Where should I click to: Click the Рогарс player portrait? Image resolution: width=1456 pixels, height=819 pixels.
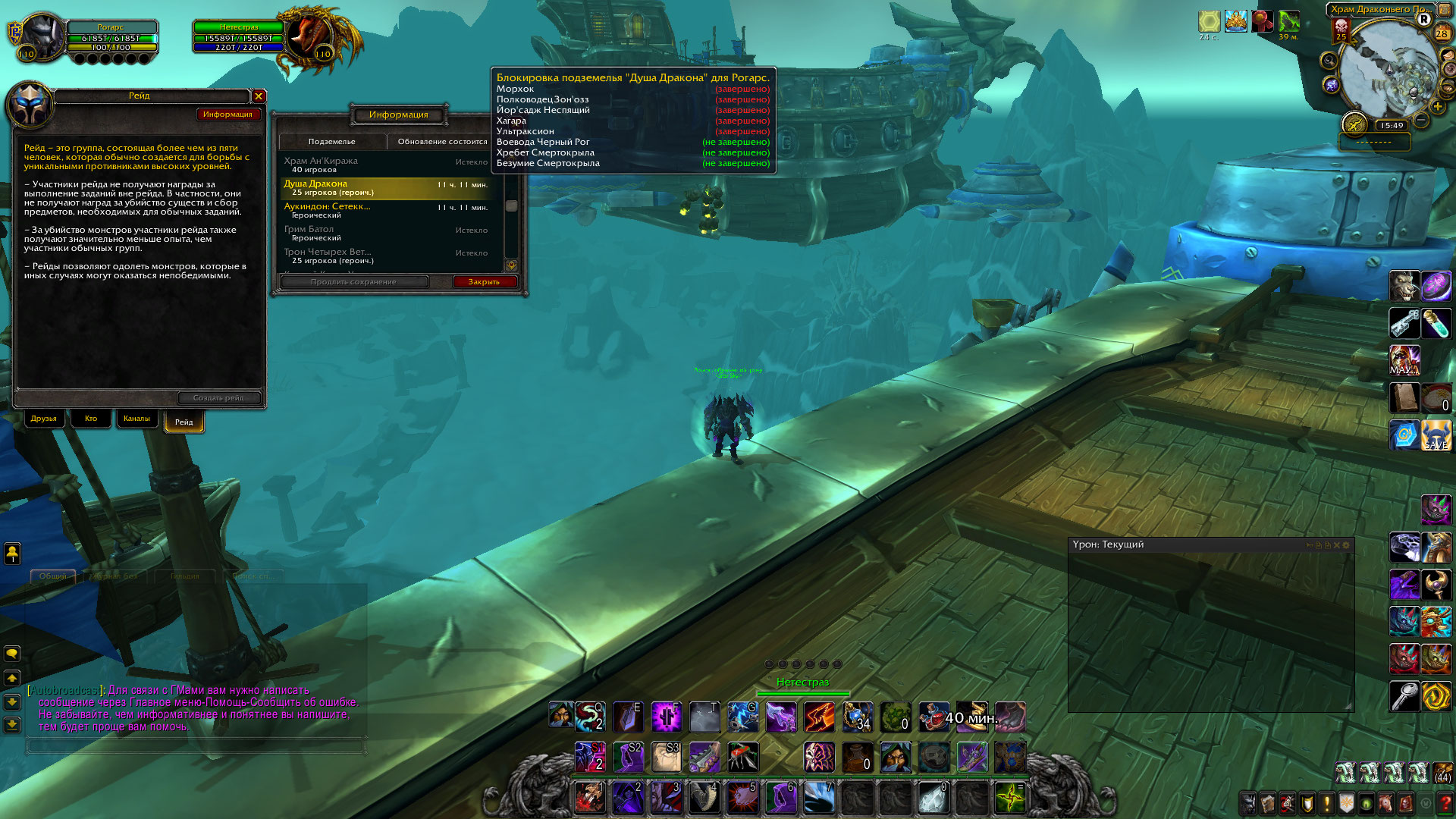42,36
